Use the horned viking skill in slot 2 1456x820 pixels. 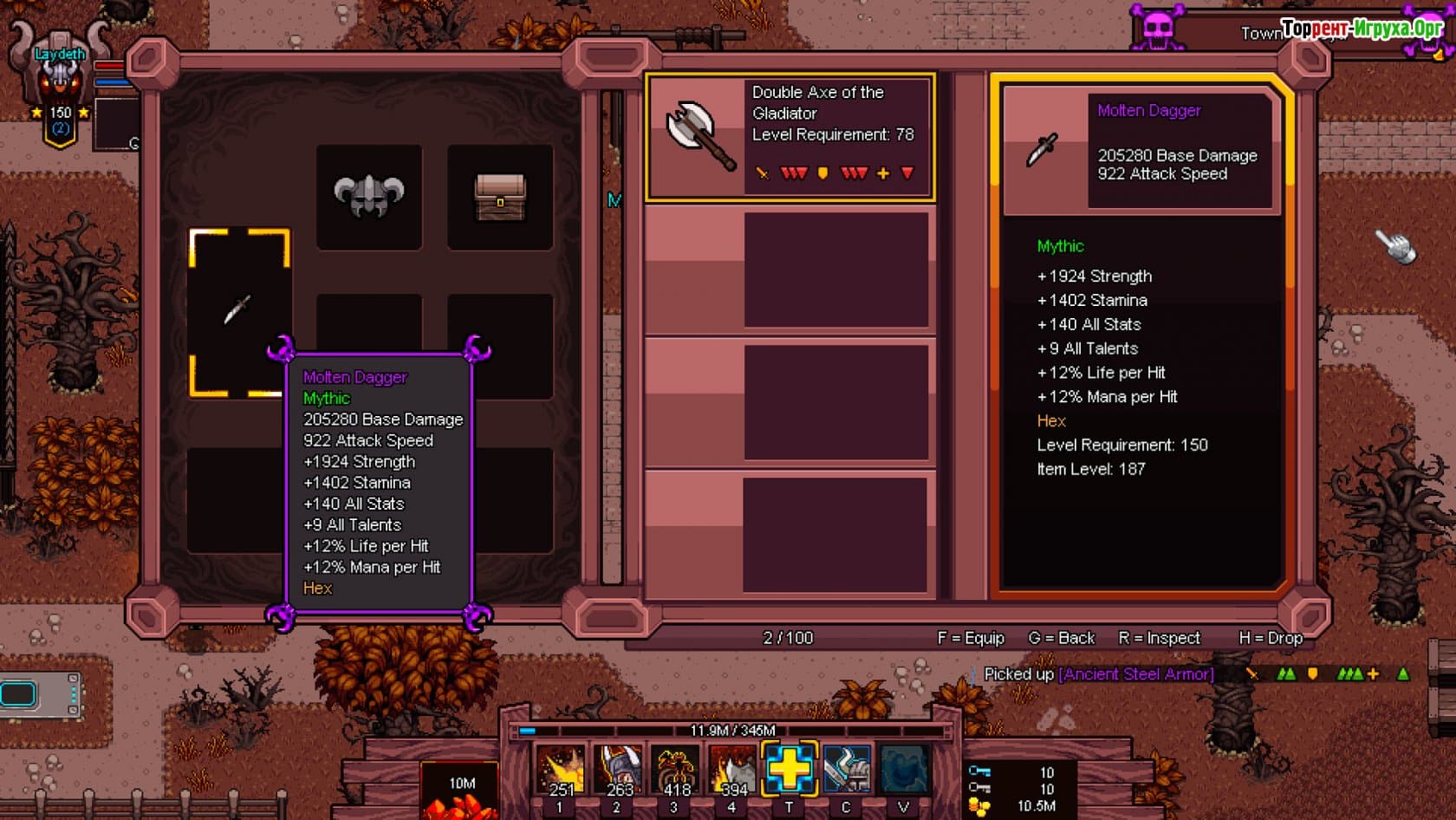617,770
